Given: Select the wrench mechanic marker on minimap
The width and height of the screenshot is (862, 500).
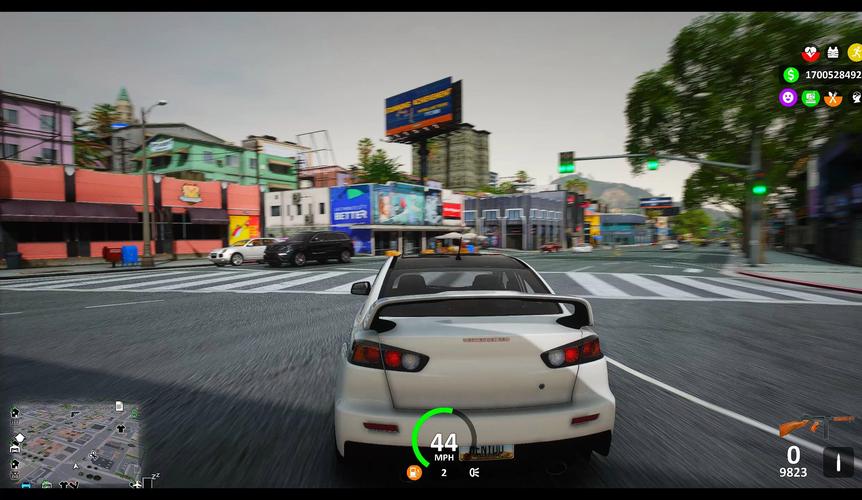Looking at the screenshot, I should click(93, 456).
